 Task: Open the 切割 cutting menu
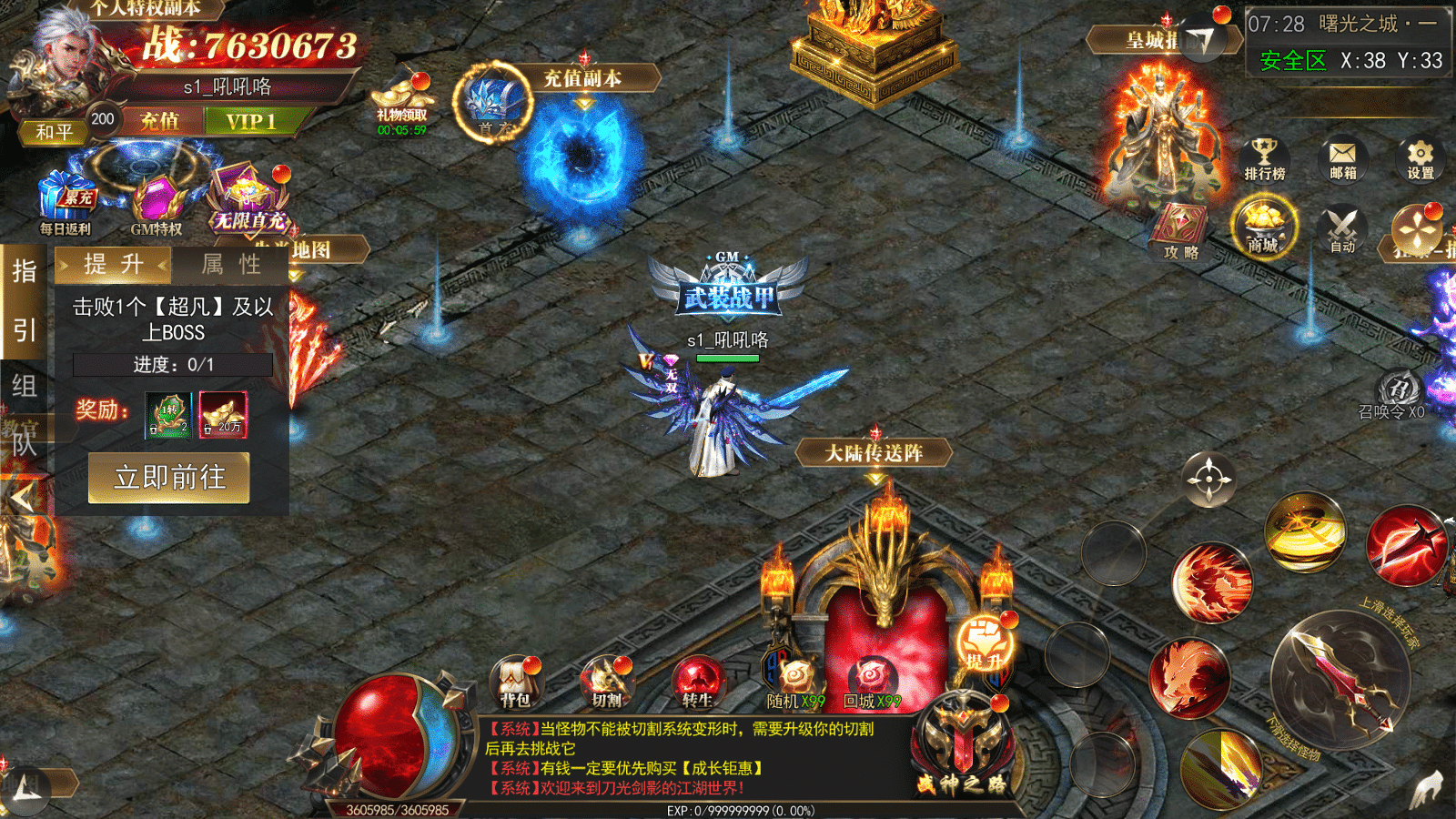606,682
